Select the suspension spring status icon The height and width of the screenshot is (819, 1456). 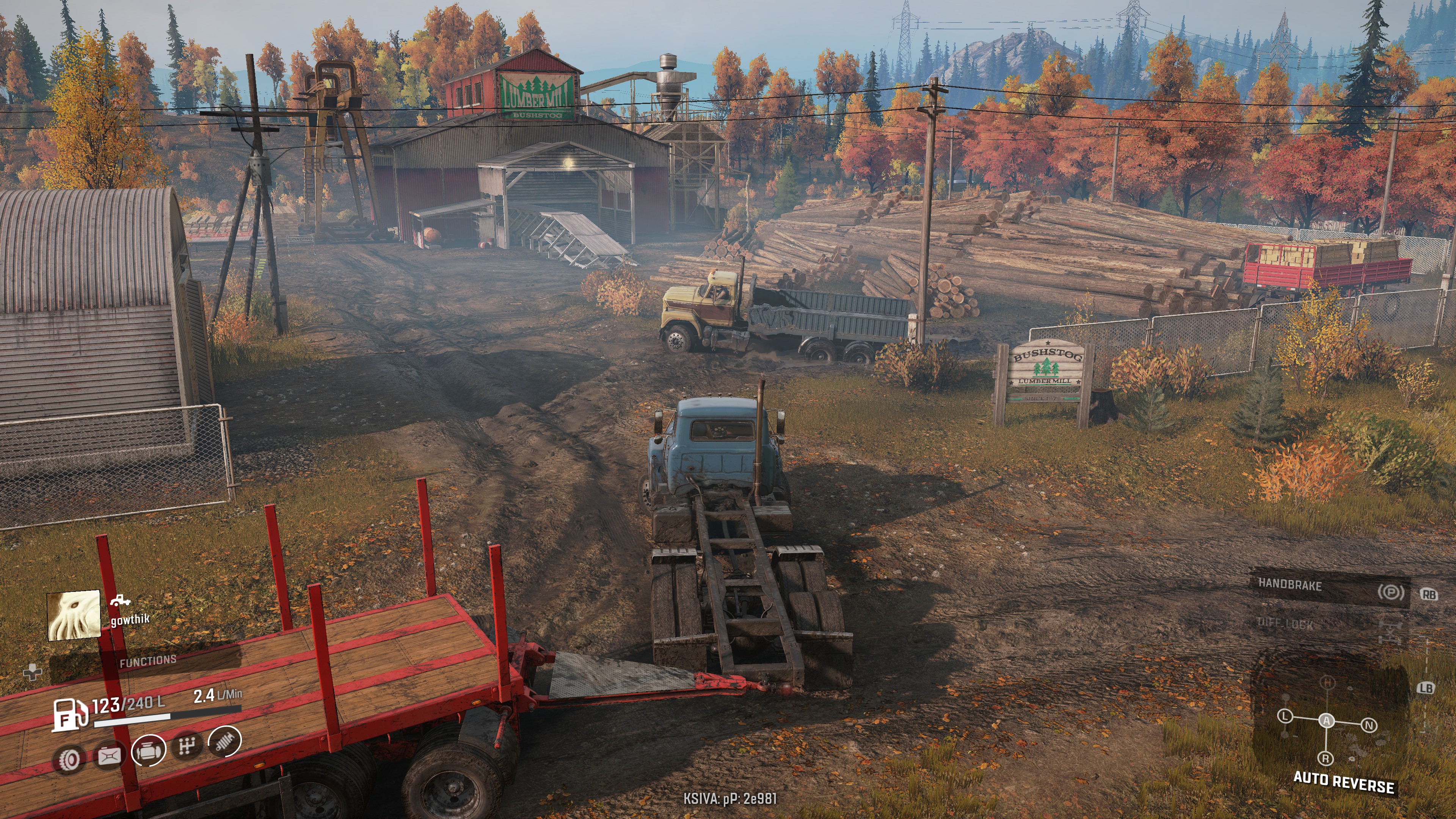click(225, 742)
